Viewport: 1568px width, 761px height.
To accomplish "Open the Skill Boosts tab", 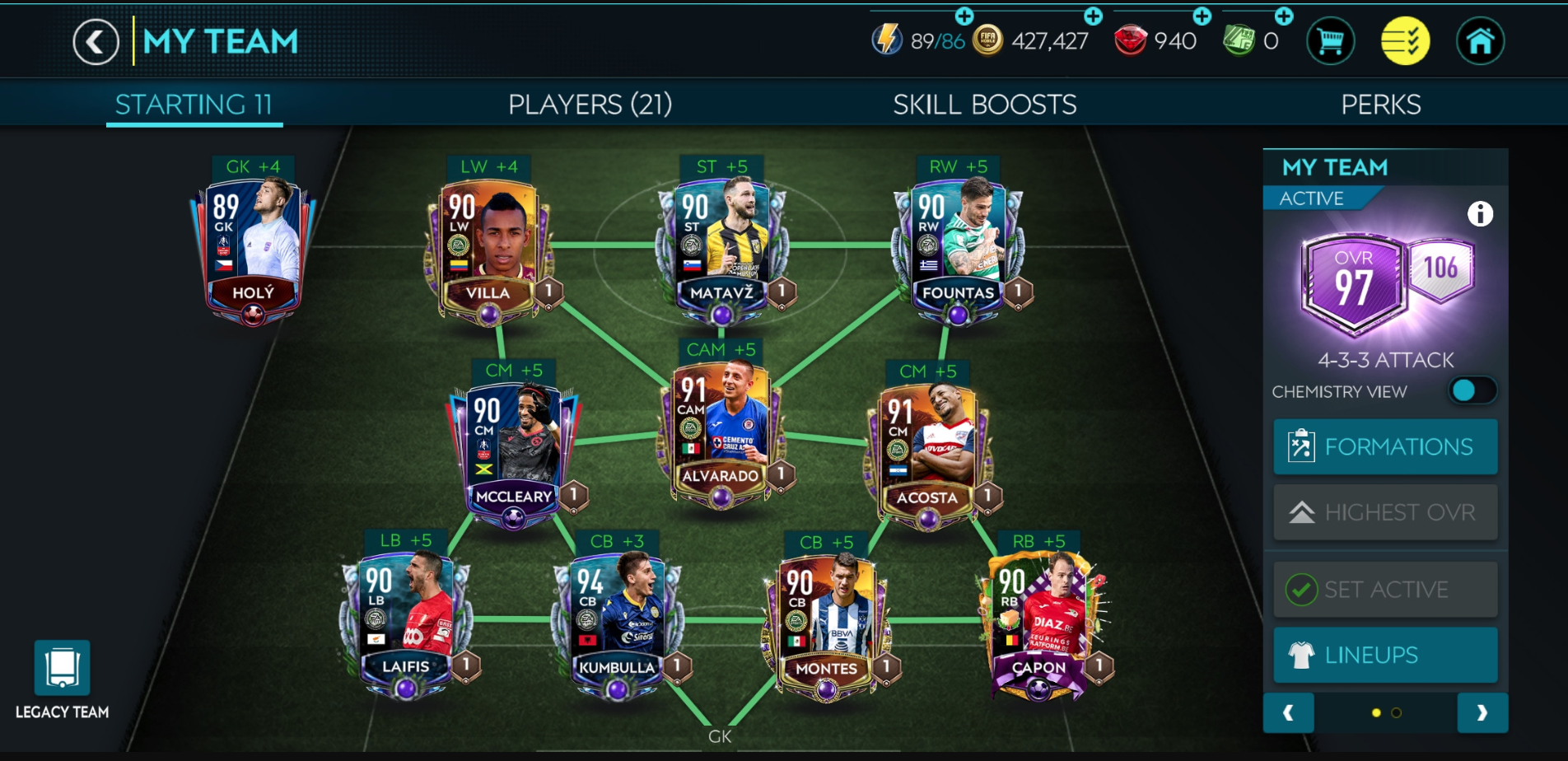I will tap(984, 105).
